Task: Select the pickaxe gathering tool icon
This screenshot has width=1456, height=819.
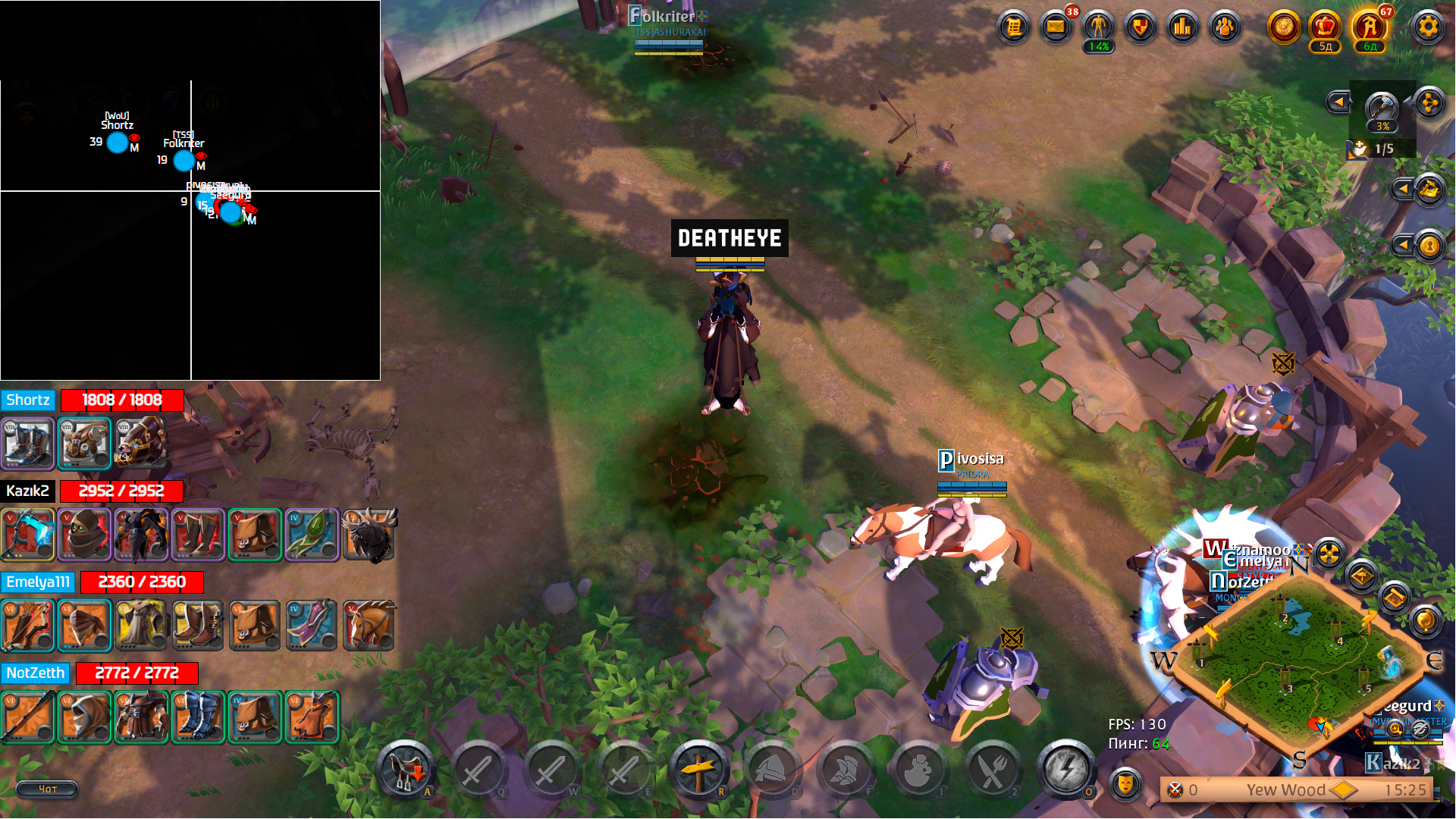Action: 1382,107
